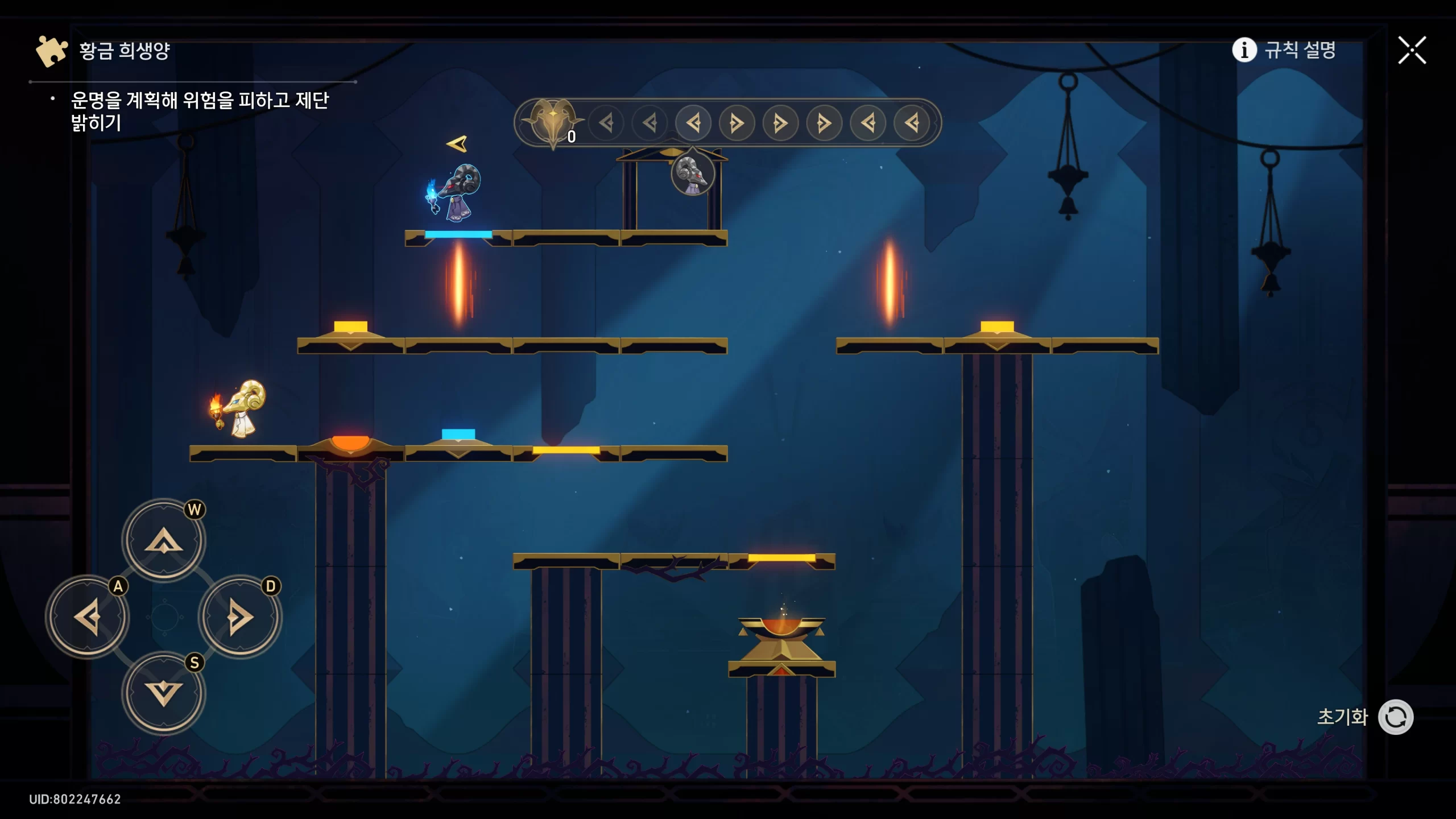The height and width of the screenshot is (819, 1456).
Task: Move left with the A arrow button
Action: pos(88,617)
